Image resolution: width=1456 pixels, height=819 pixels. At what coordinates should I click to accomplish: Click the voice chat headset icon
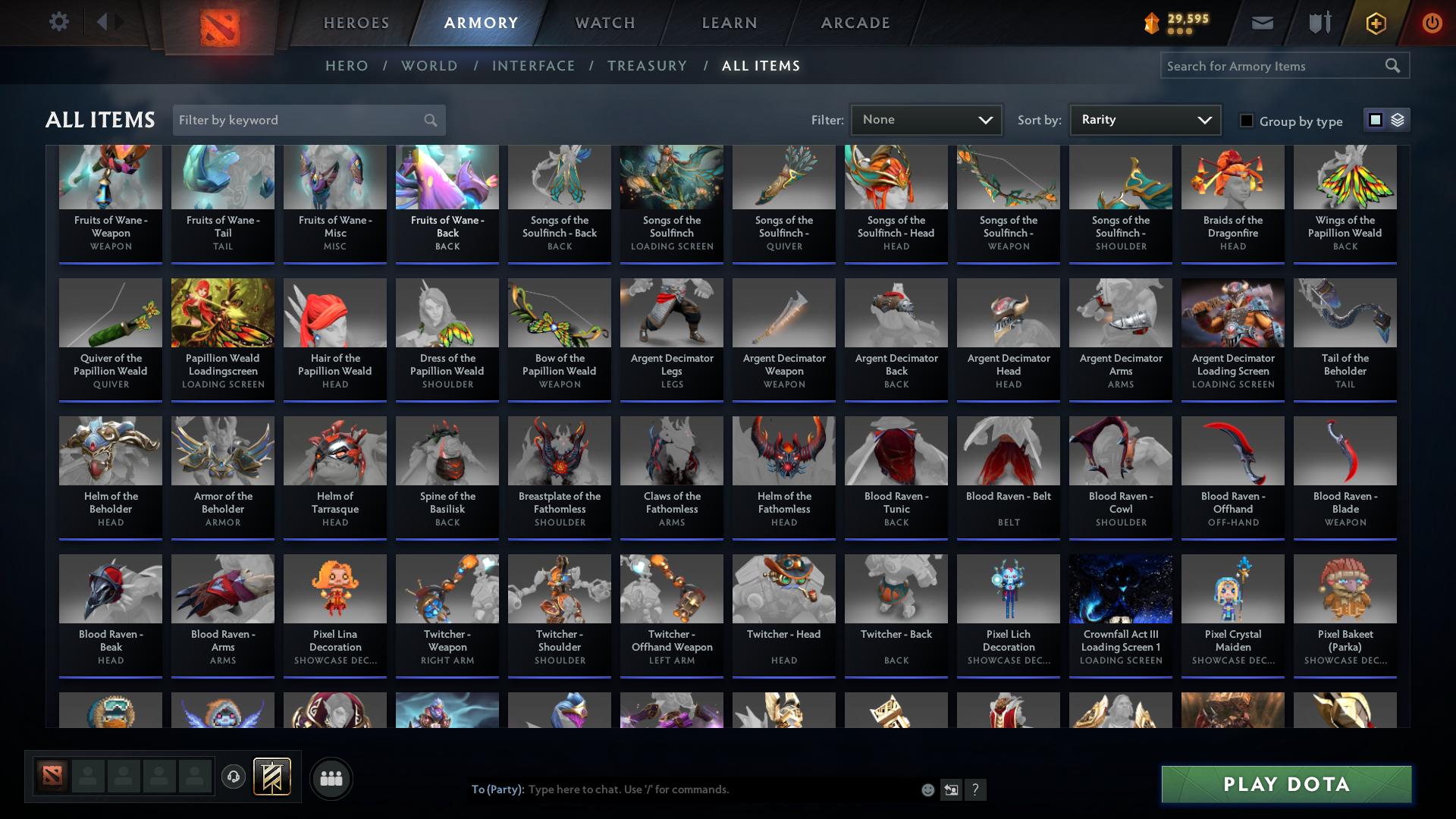[233, 777]
